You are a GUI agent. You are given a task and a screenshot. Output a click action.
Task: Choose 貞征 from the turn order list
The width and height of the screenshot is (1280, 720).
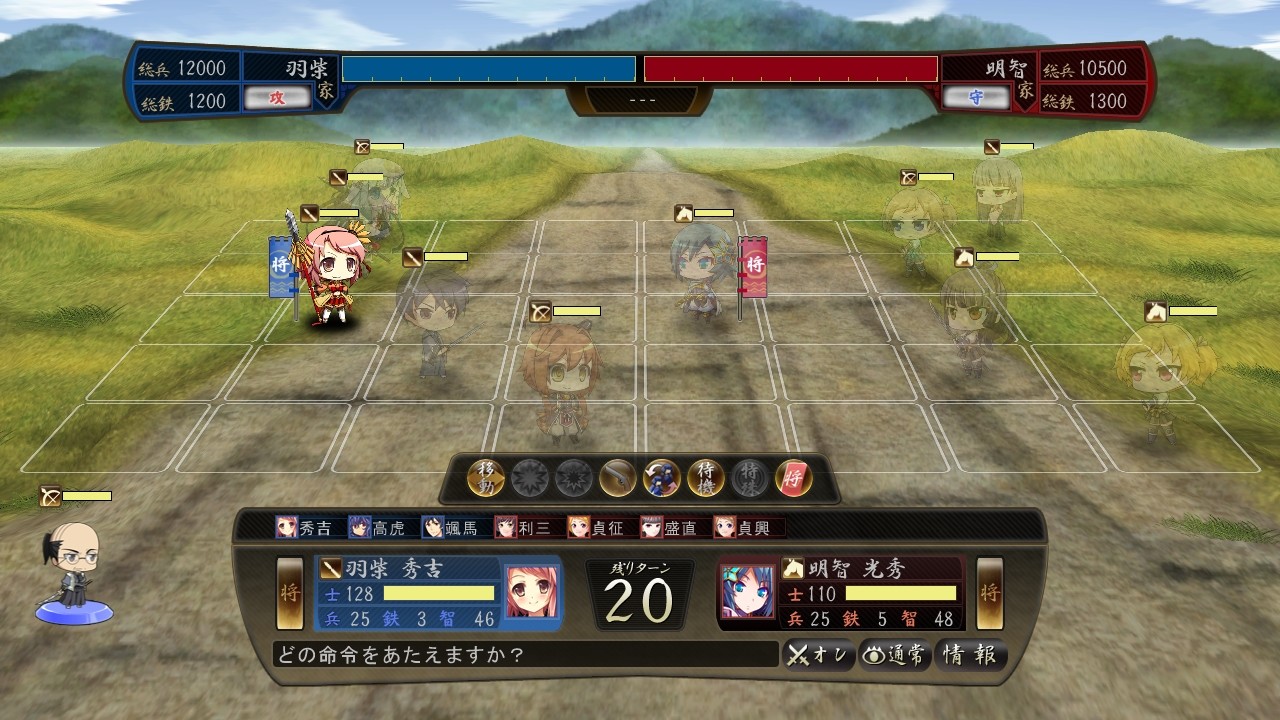click(596, 527)
